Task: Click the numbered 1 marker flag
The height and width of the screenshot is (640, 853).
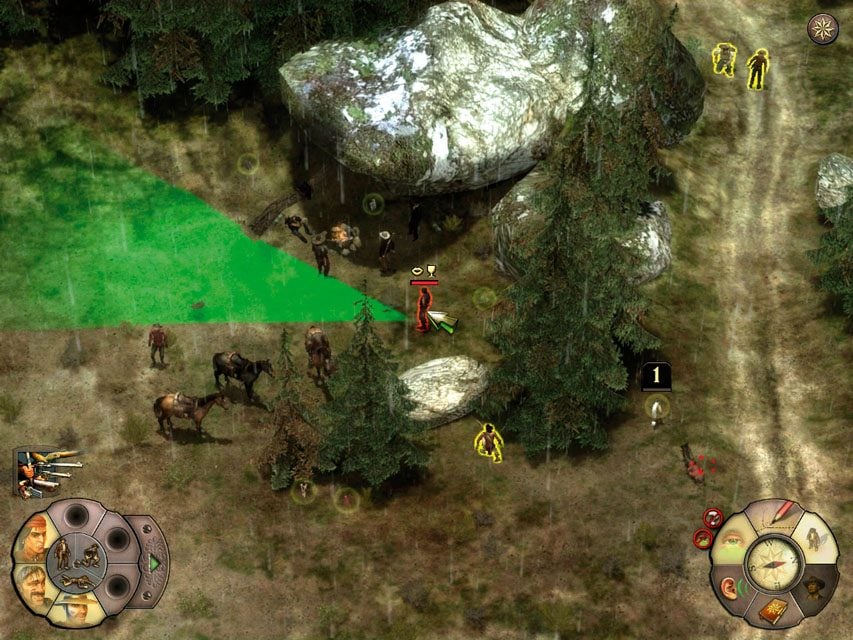Action: [655, 376]
